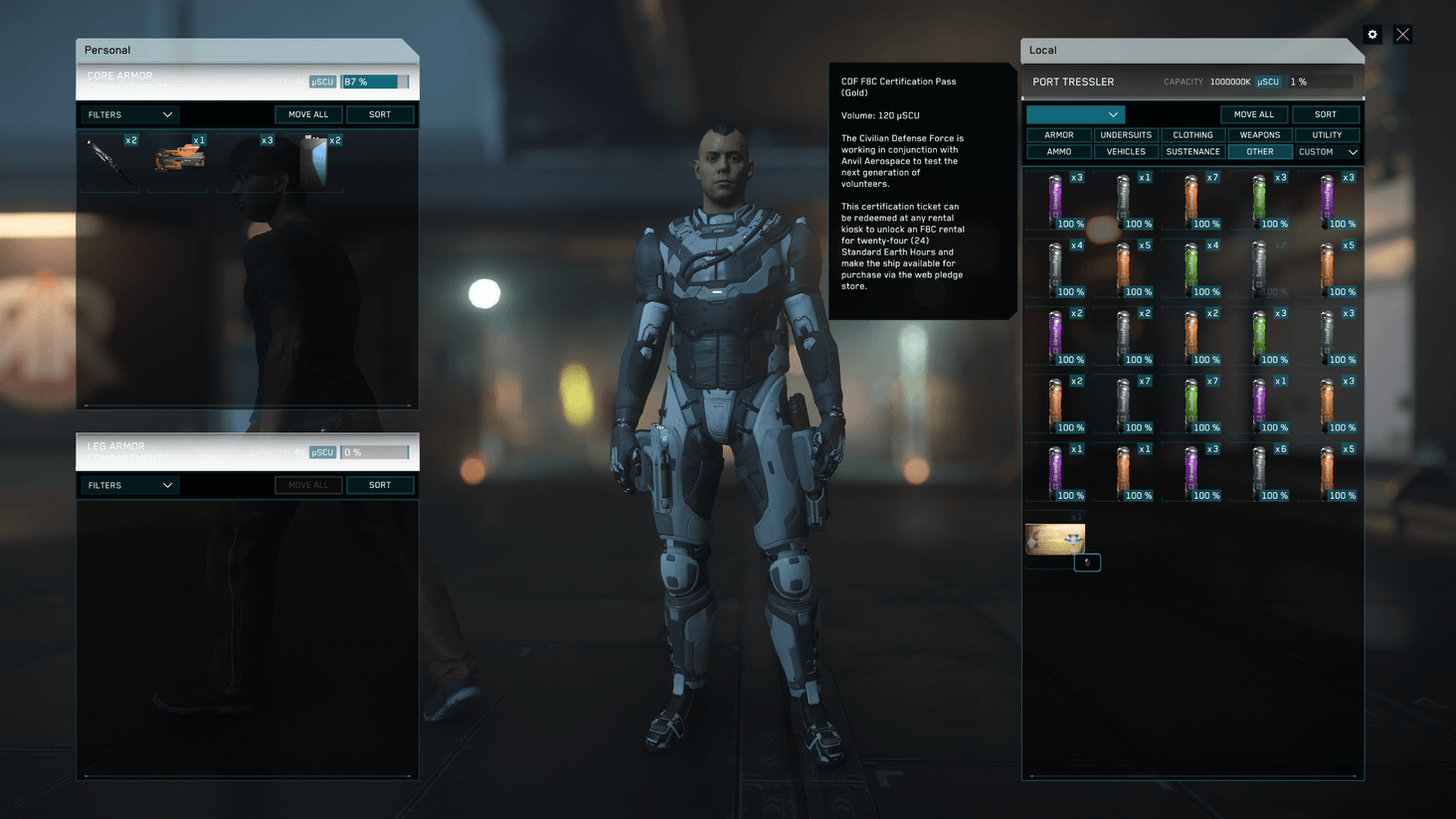Filter items by Ammo

[1058, 152]
